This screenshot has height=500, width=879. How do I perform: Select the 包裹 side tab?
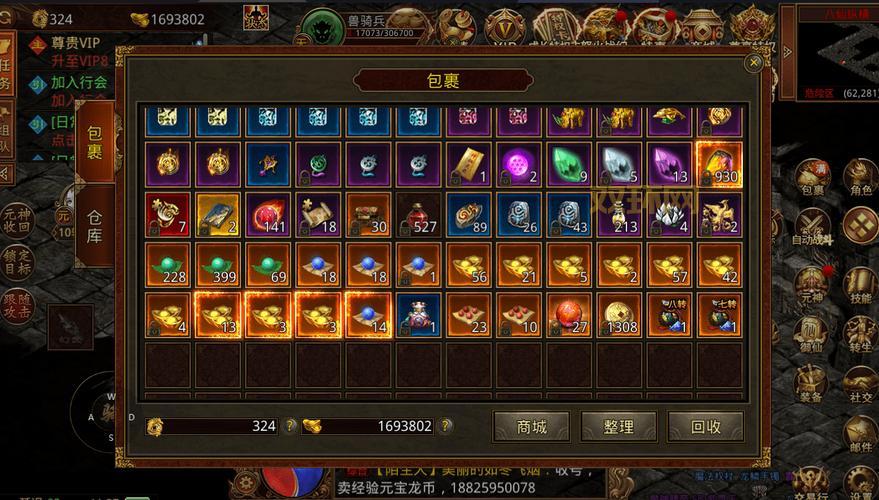click(x=95, y=144)
